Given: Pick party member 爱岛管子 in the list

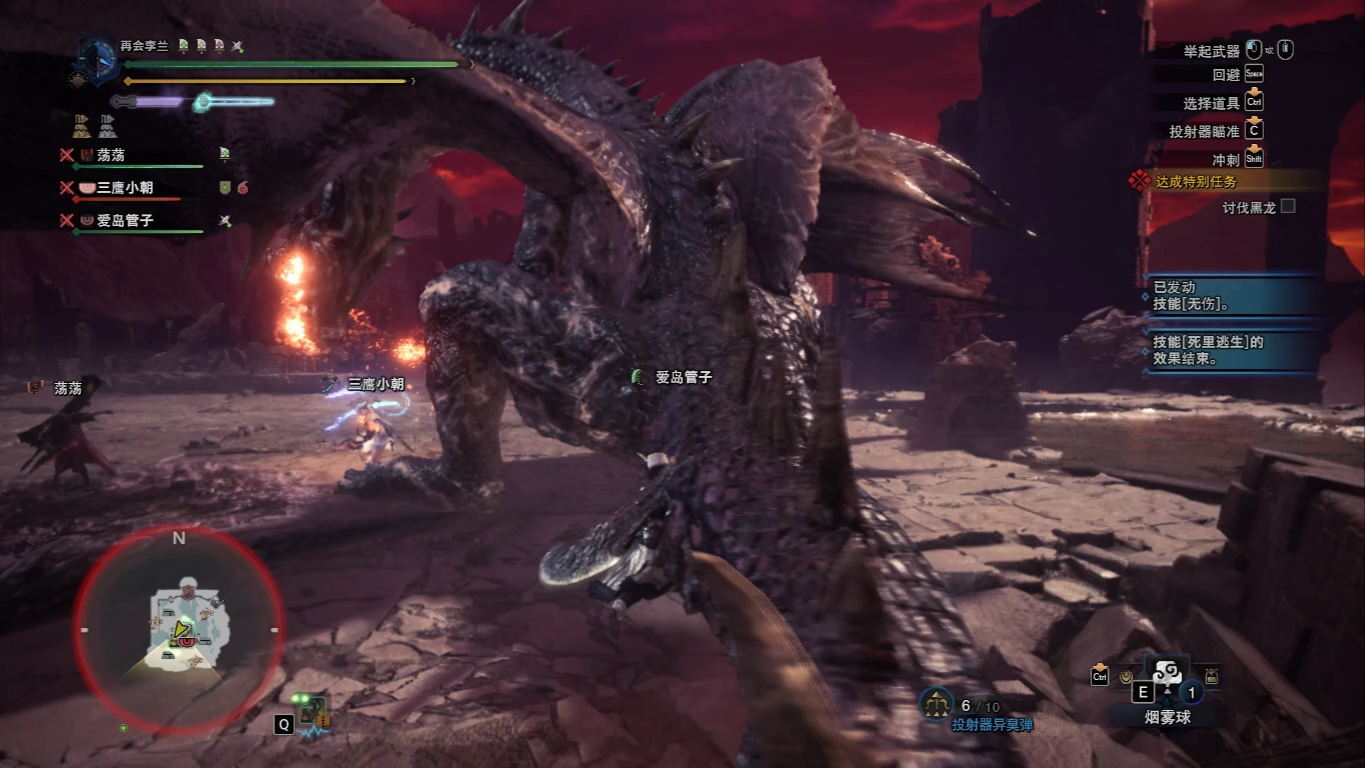Looking at the screenshot, I should click(x=124, y=220).
